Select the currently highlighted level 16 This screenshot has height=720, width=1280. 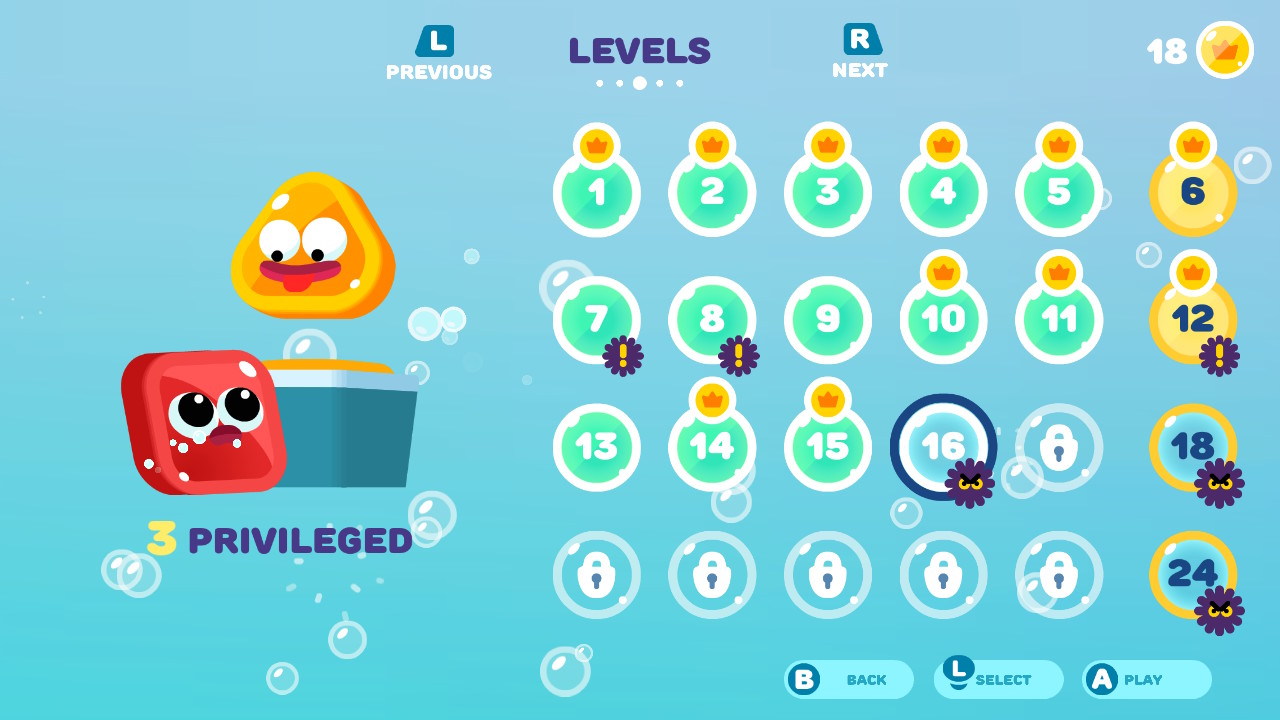942,447
